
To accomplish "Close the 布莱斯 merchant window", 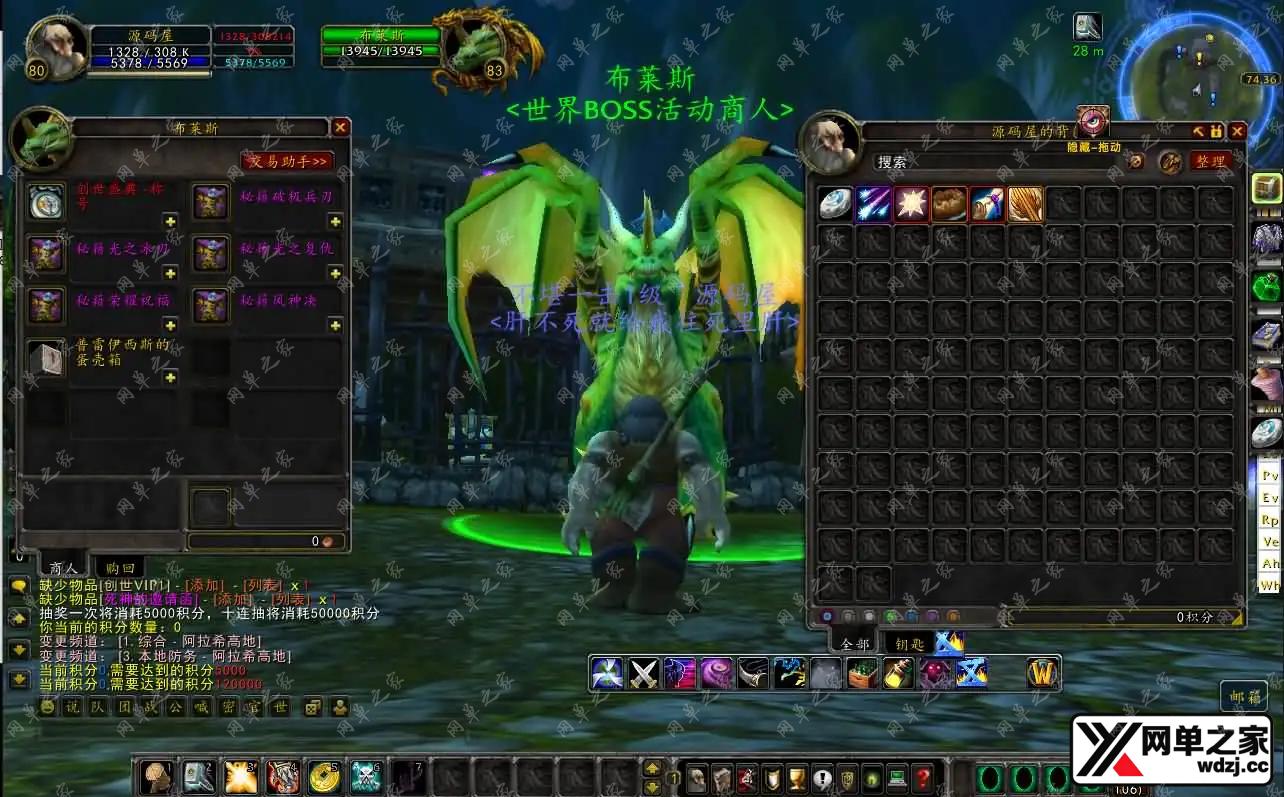I will pos(340,128).
